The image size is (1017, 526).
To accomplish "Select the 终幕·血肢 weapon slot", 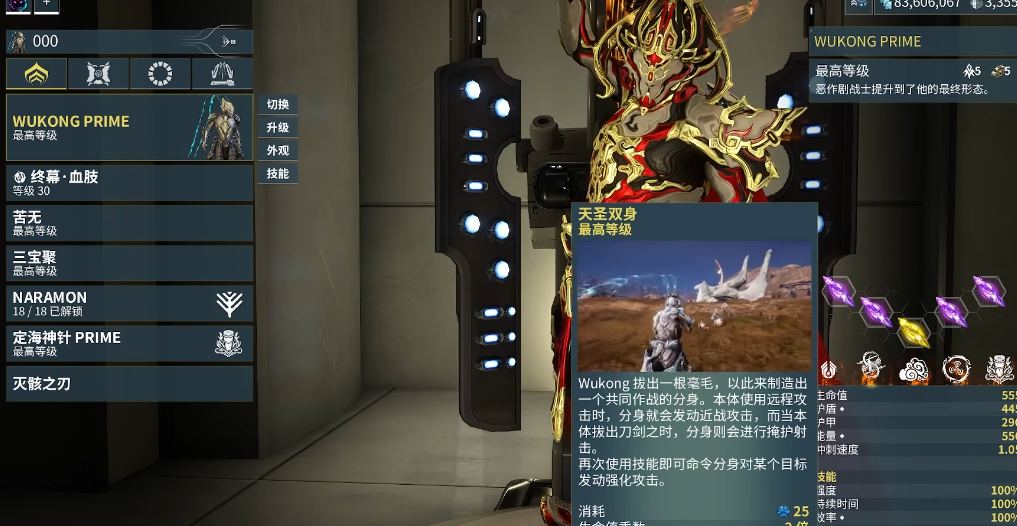I will pos(129,183).
